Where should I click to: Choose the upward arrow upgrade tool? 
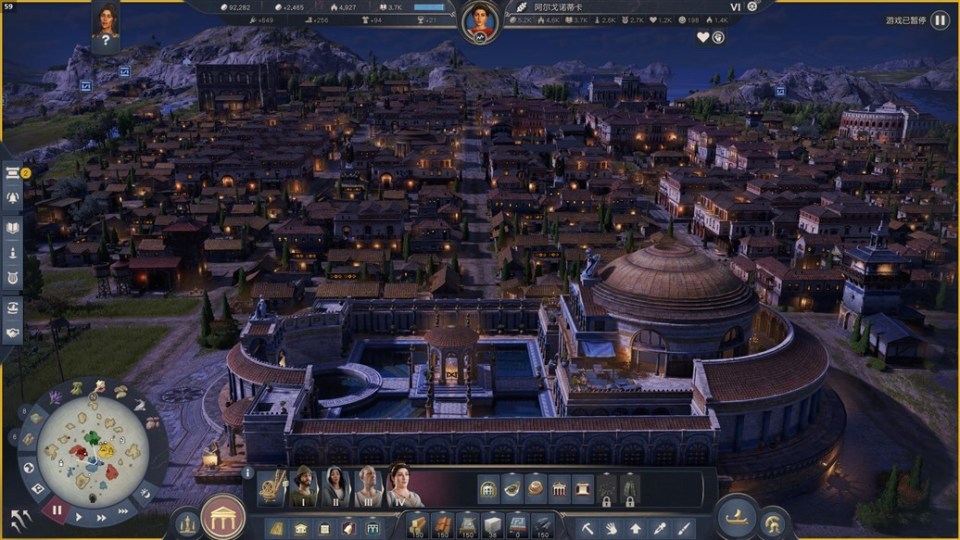point(635,525)
